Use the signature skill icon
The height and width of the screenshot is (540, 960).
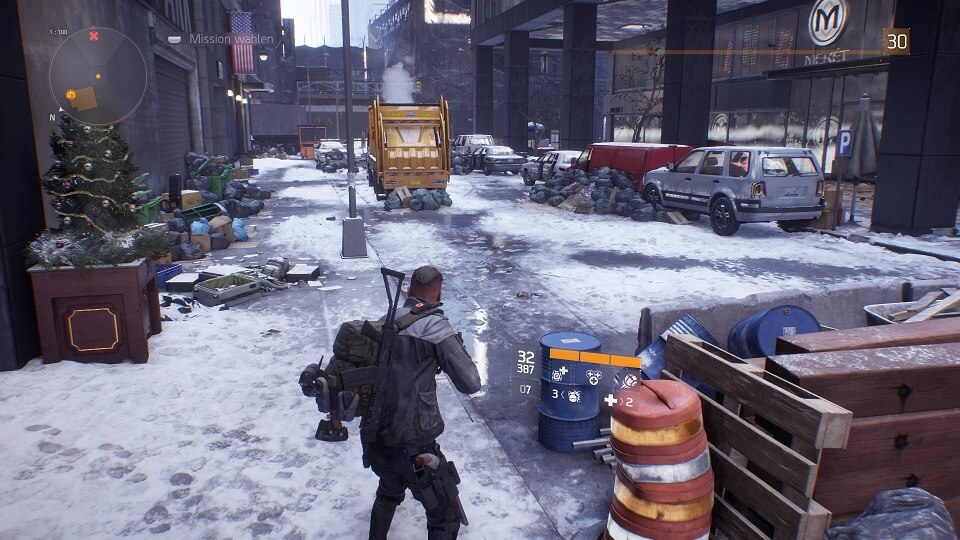(628, 379)
